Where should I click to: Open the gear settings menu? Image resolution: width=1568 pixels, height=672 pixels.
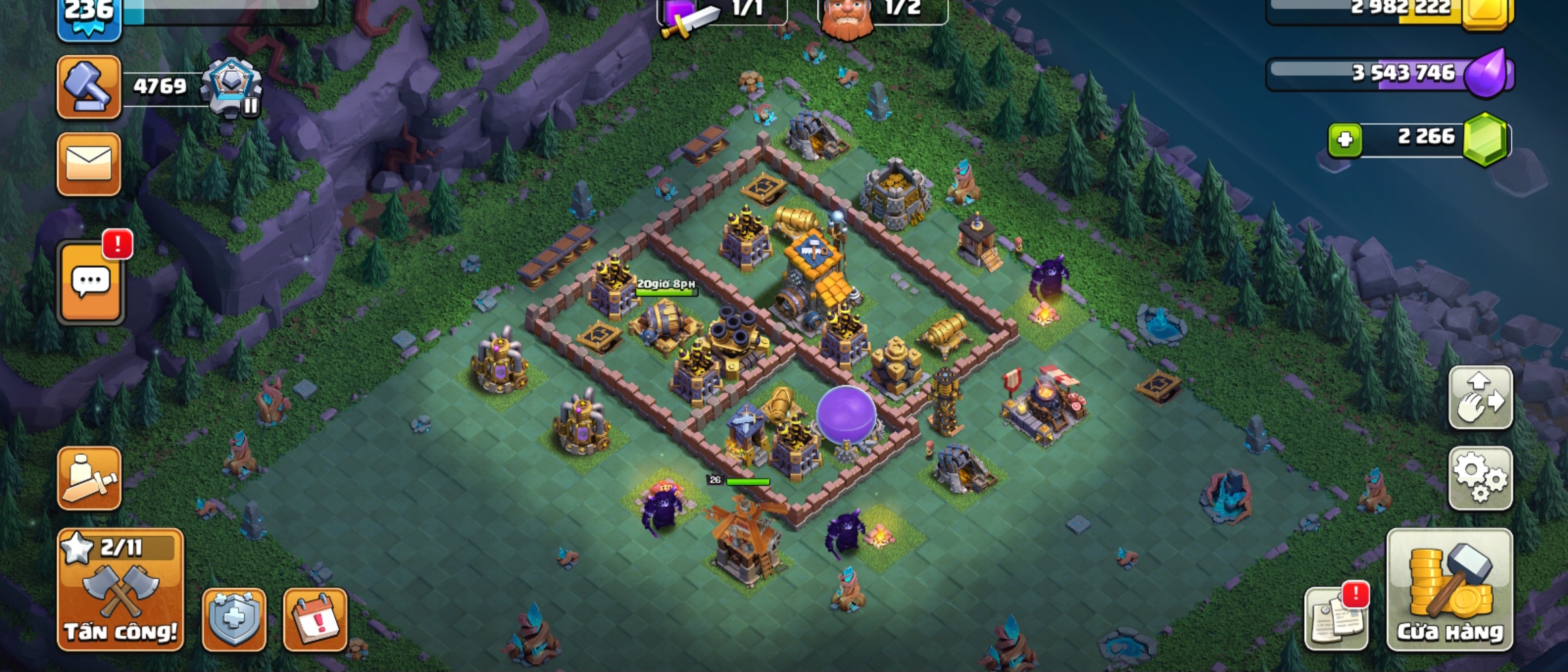pos(1480,479)
